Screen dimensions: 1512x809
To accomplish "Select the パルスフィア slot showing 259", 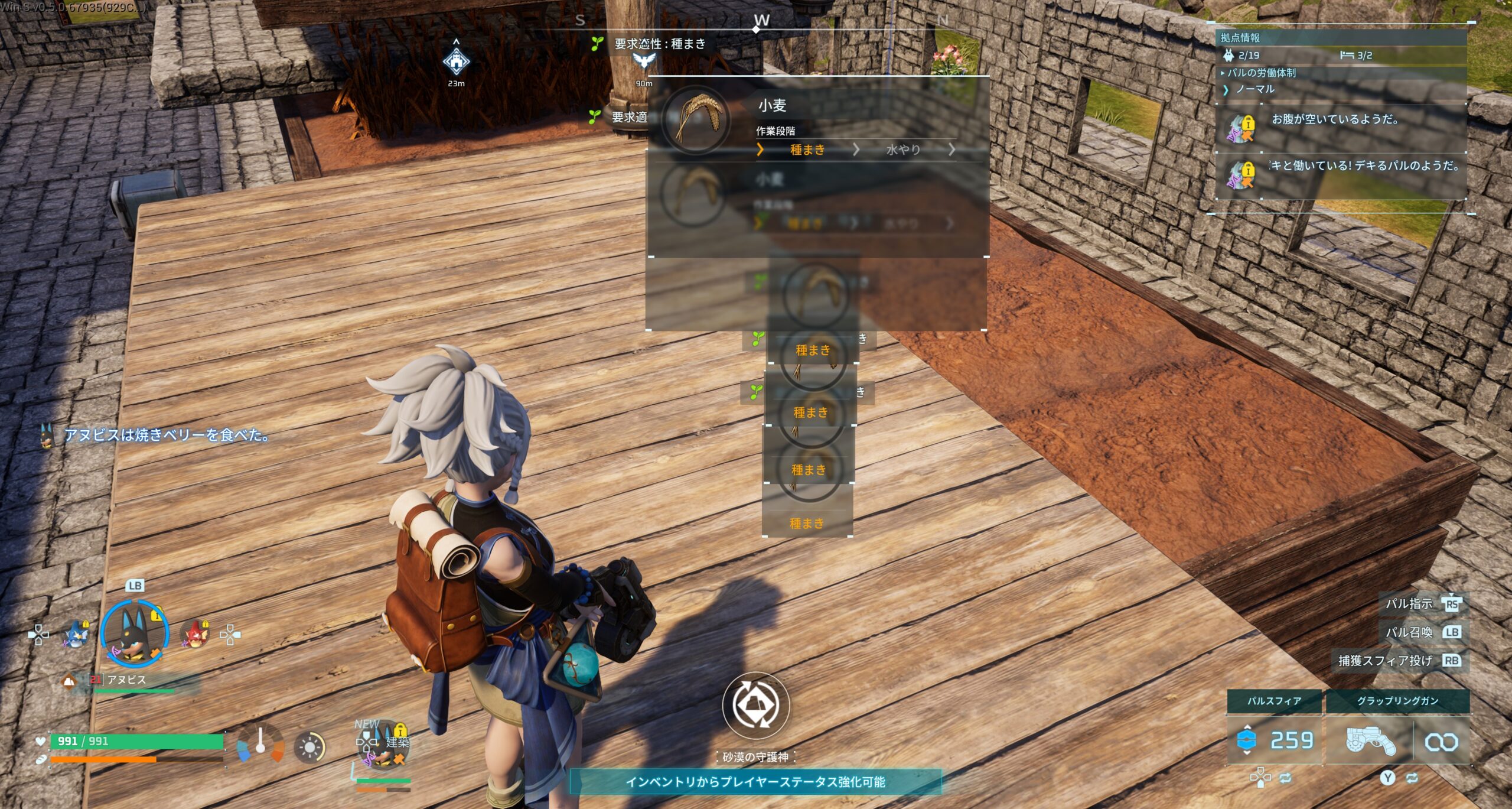I will coord(1273,740).
